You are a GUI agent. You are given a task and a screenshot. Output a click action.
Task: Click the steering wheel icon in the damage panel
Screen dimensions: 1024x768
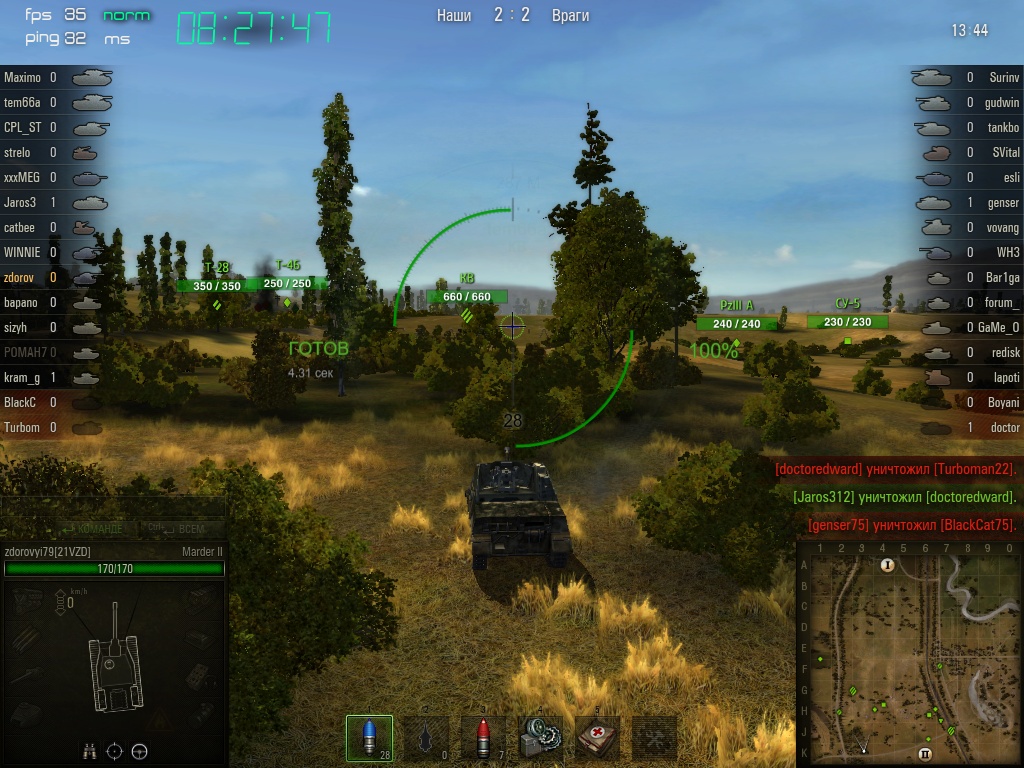(139, 750)
